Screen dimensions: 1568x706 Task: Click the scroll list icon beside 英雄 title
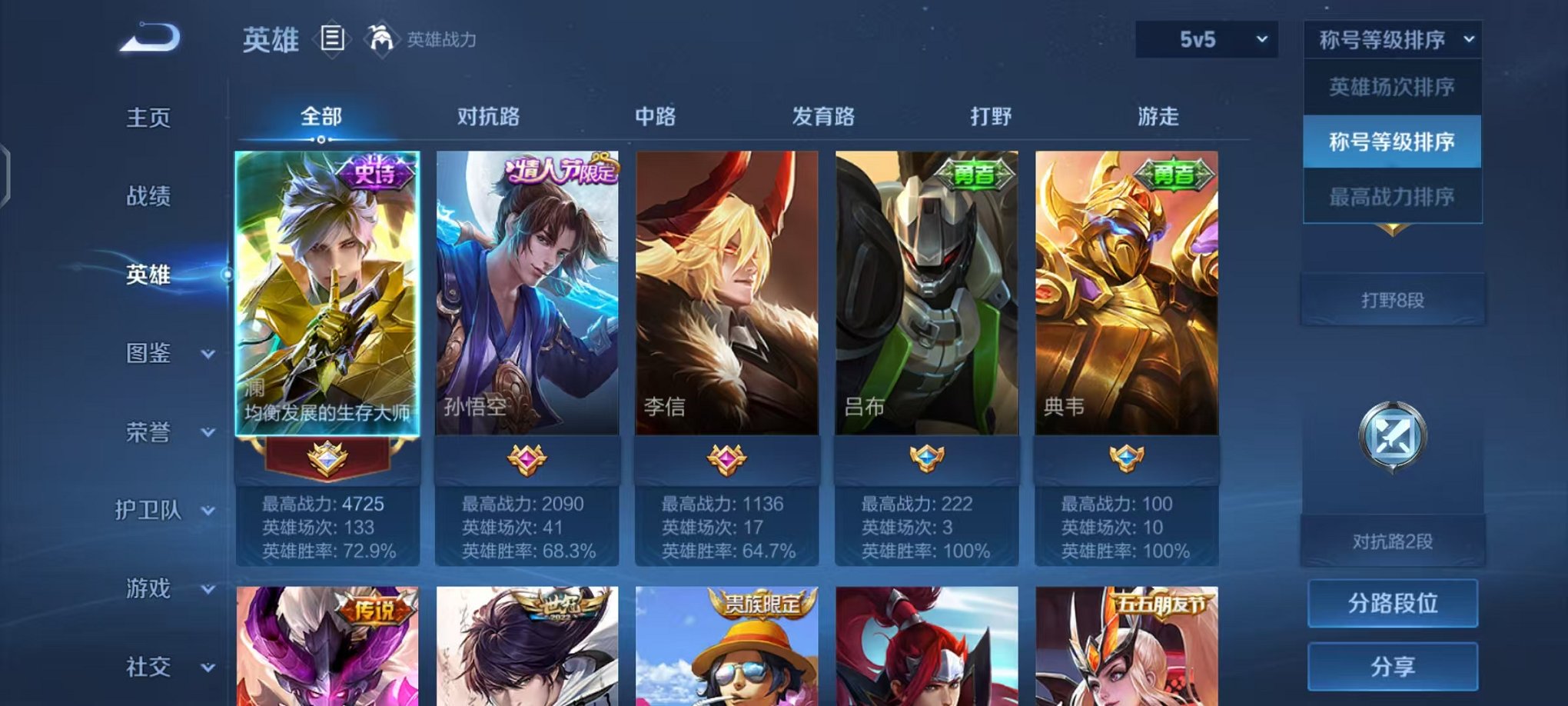pos(332,36)
